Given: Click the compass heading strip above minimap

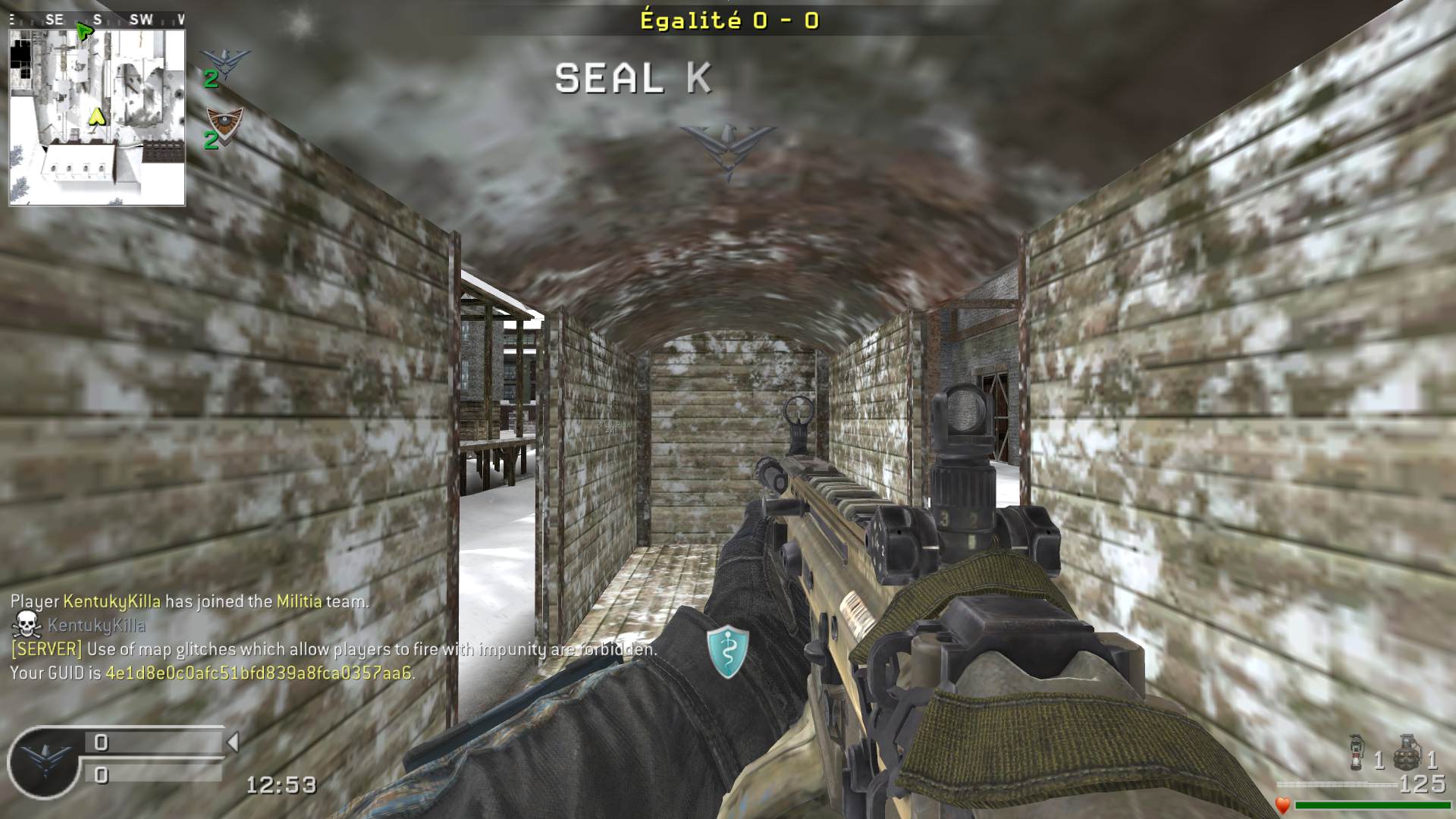Looking at the screenshot, I should pyautogui.click(x=97, y=20).
